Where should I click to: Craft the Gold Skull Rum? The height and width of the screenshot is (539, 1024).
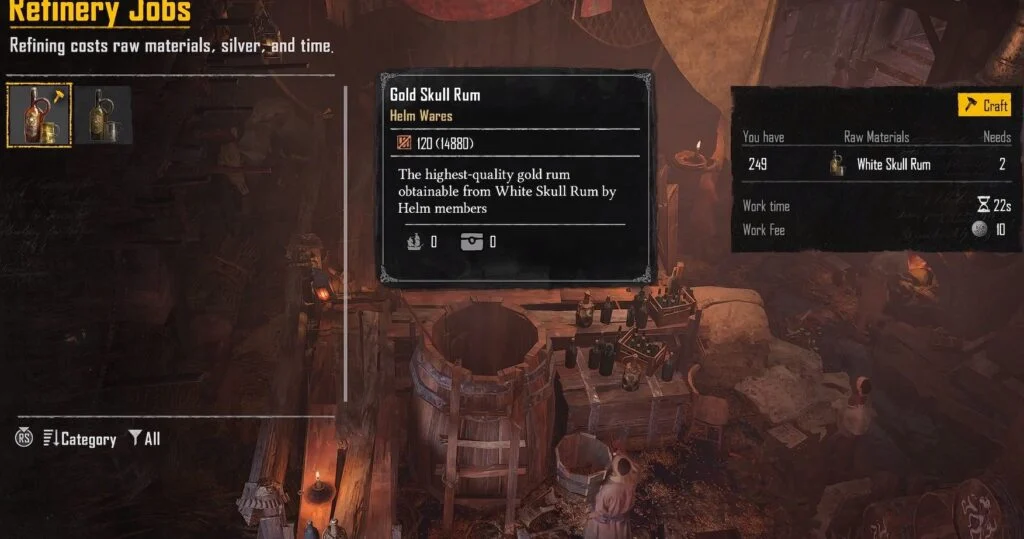(985, 105)
